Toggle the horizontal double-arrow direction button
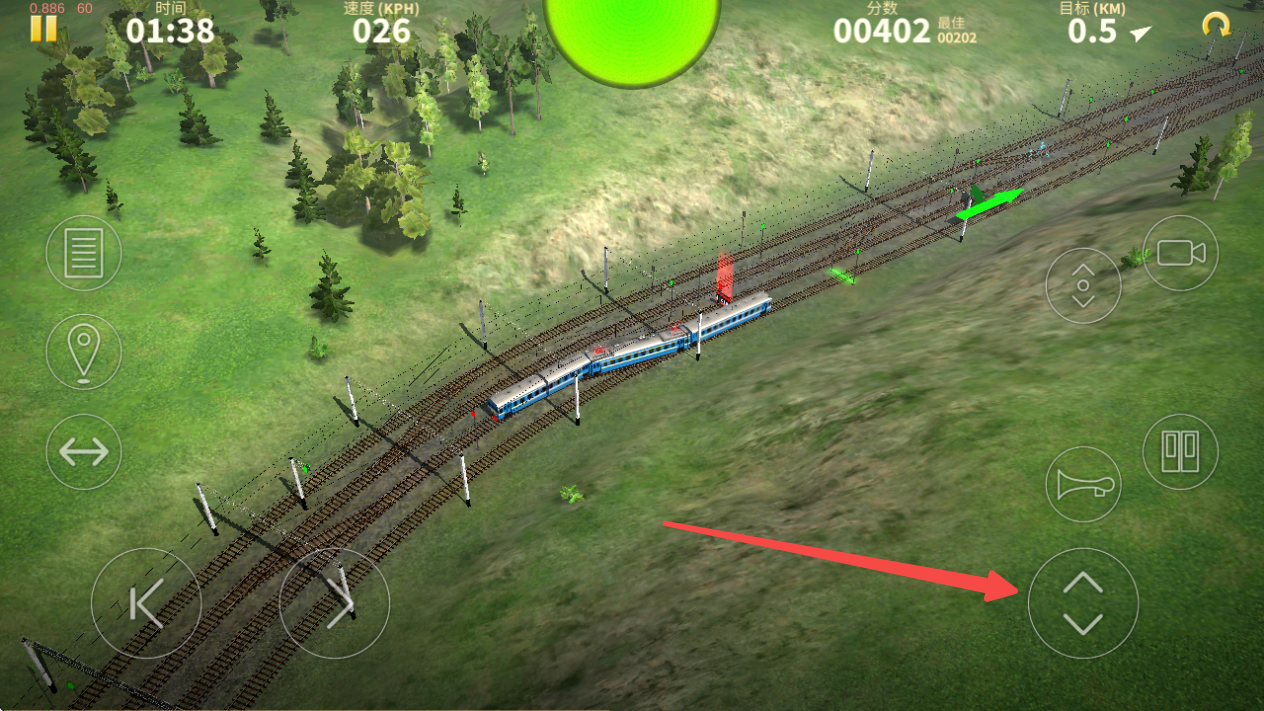Viewport: 1264px width, 711px height. [84, 452]
